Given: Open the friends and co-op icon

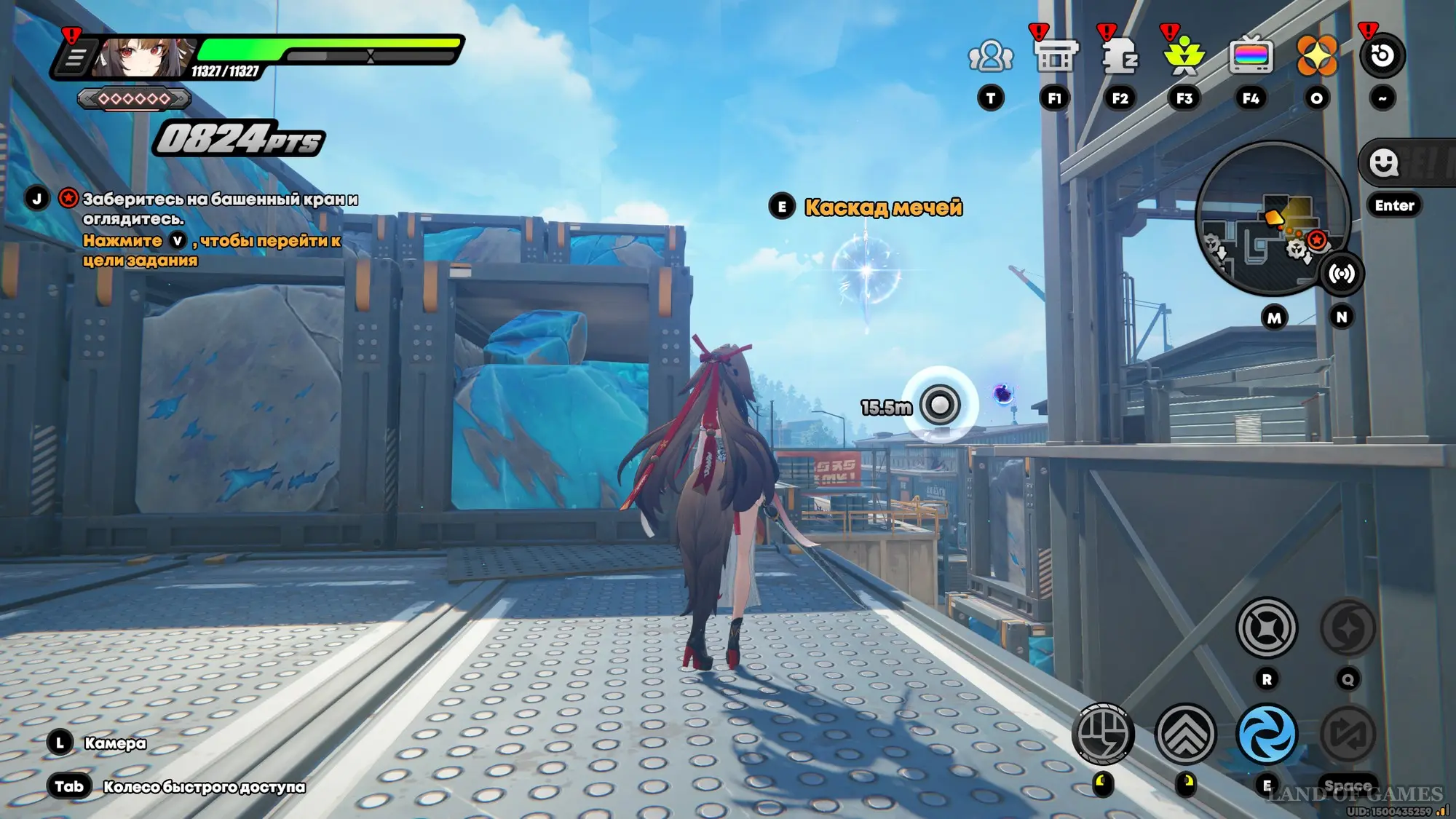Looking at the screenshot, I should pos(990,56).
